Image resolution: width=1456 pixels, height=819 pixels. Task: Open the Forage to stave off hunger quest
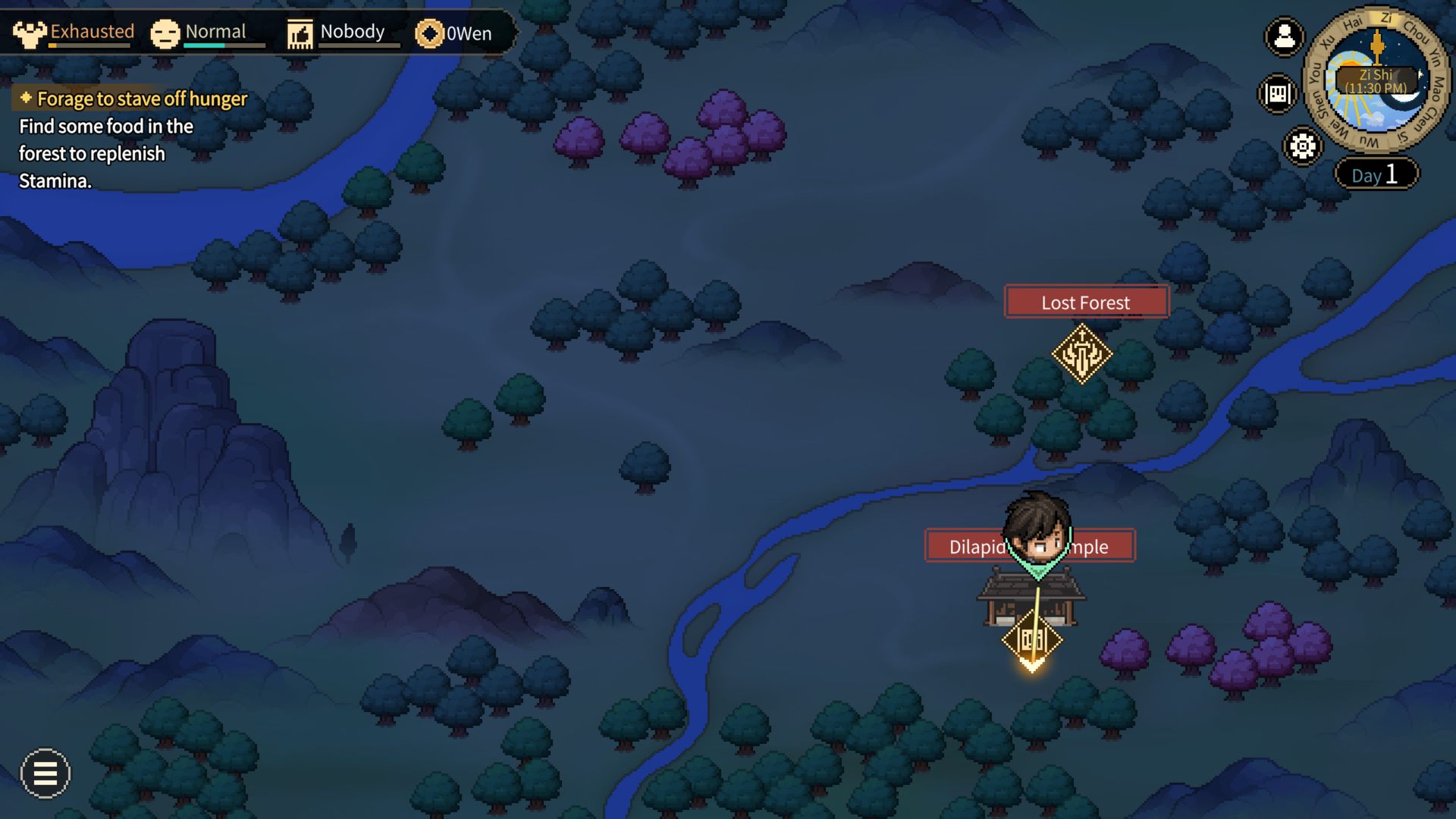pyautogui.click(x=142, y=99)
